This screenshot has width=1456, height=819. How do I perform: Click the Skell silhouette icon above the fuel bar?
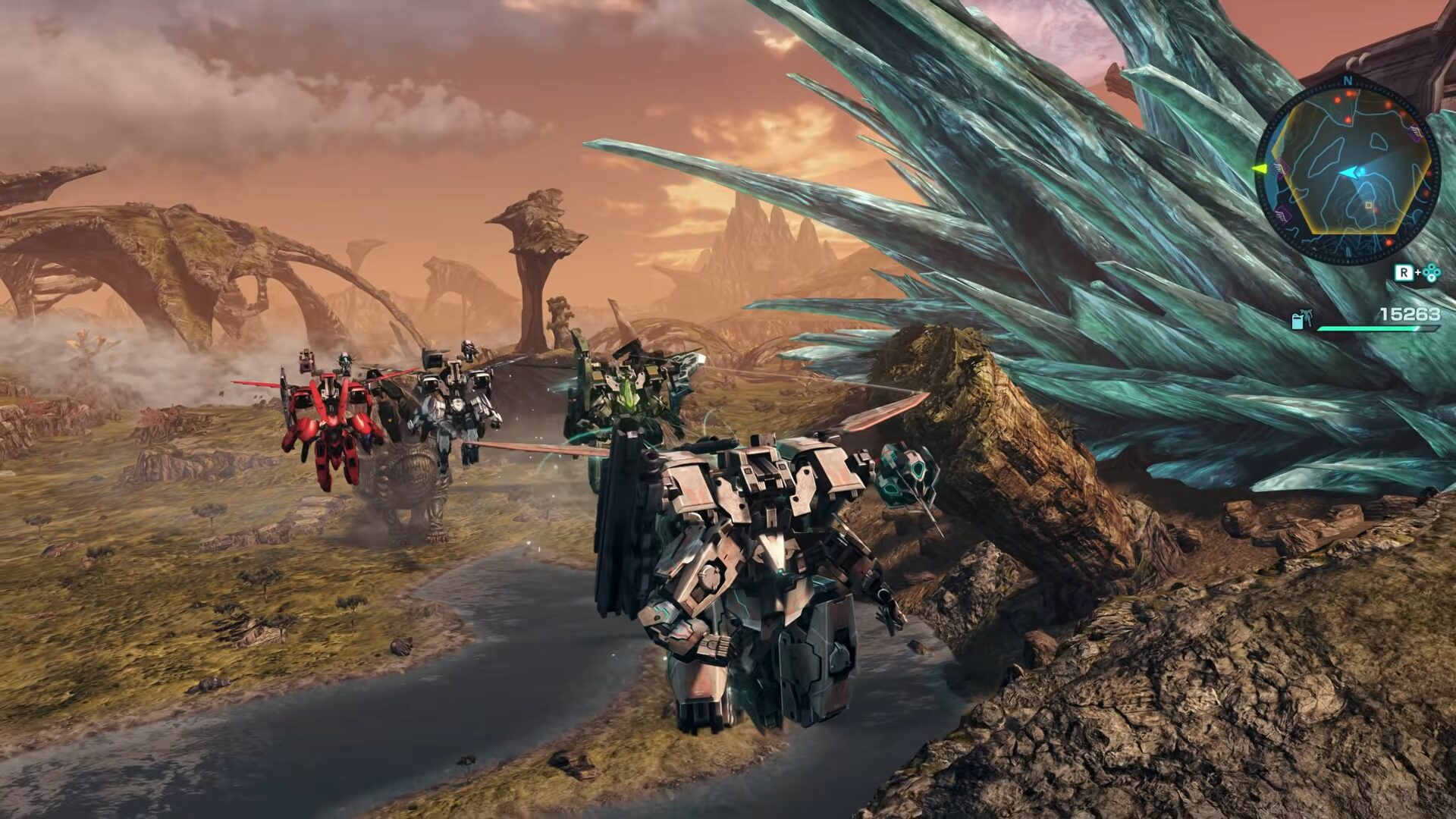tap(1307, 316)
